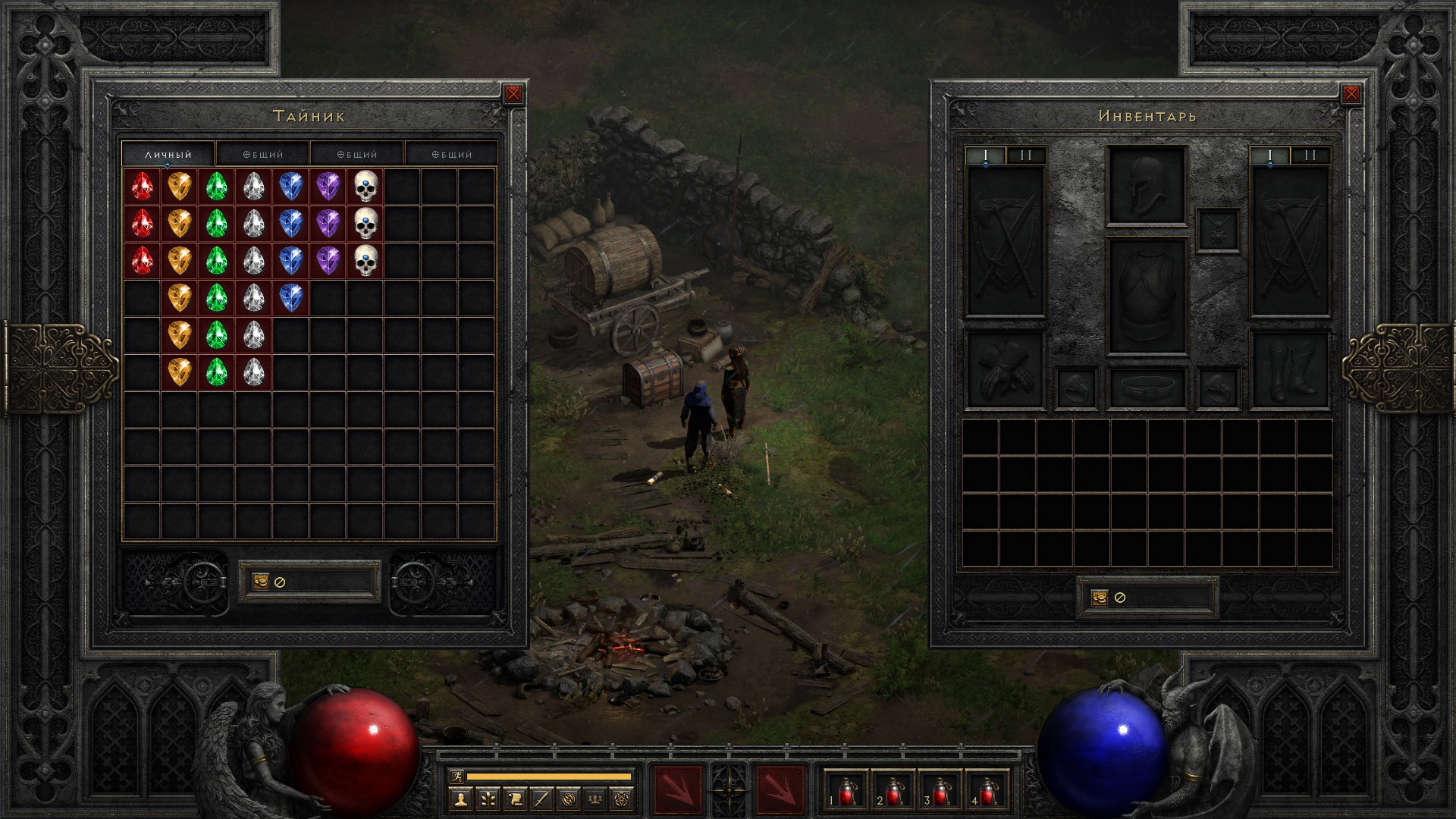Click the gold coins button in the stash
This screenshot has width=1456, height=819.
261,582
